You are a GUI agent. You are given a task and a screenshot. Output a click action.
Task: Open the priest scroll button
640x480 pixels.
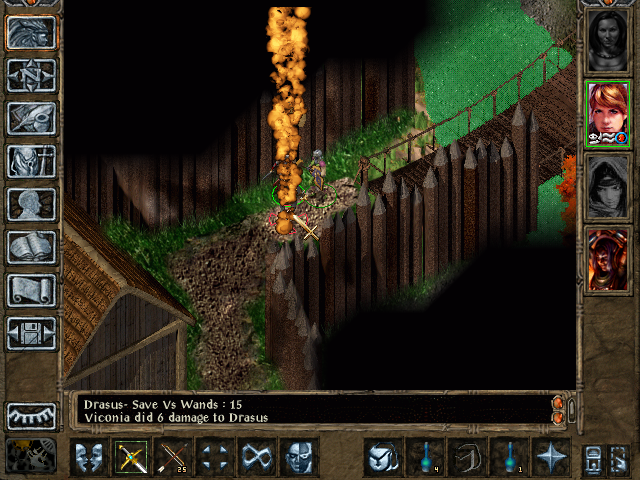tap(31, 290)
